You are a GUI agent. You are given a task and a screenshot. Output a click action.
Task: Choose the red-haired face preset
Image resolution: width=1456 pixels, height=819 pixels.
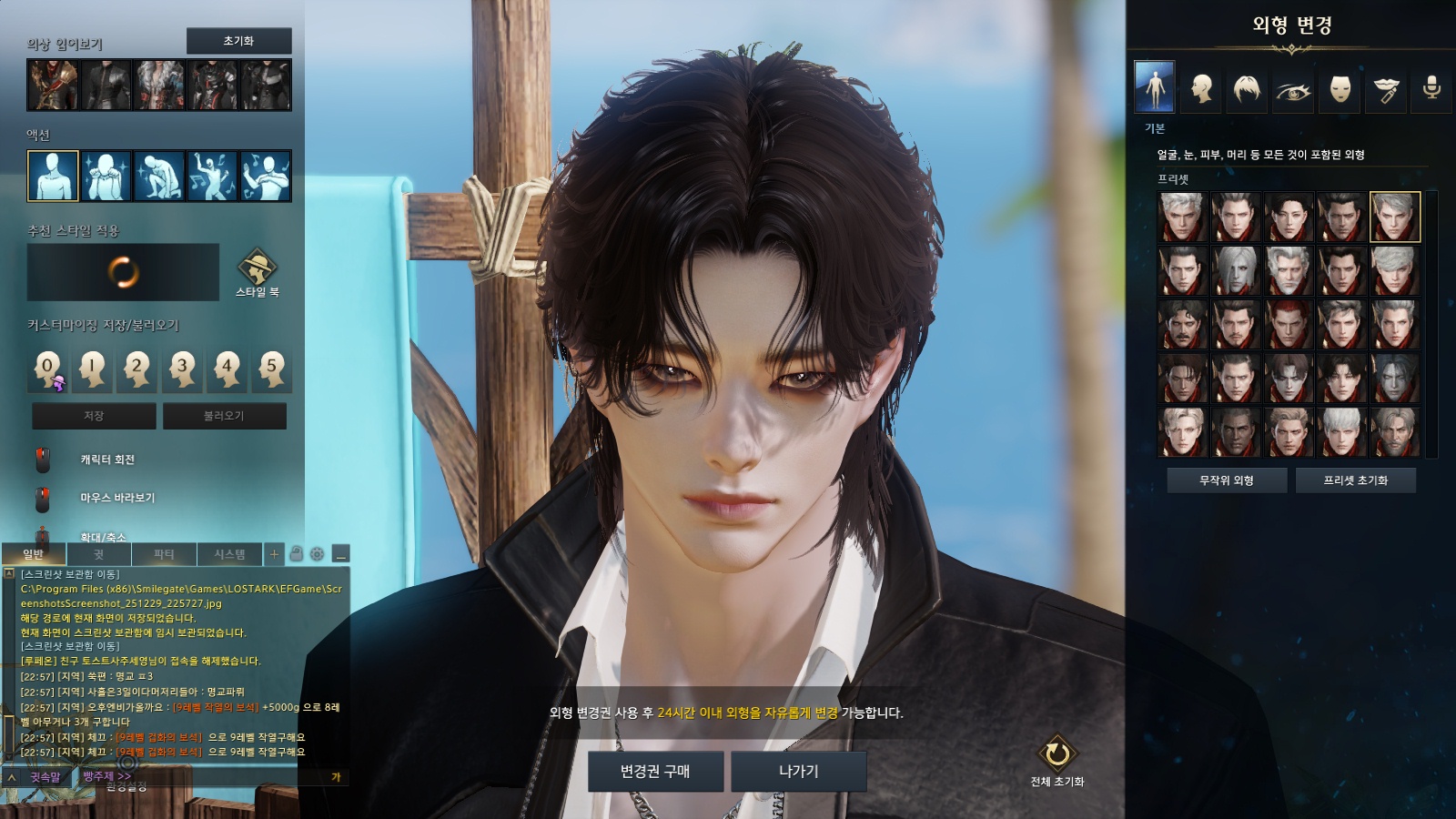coord(1289,325)
